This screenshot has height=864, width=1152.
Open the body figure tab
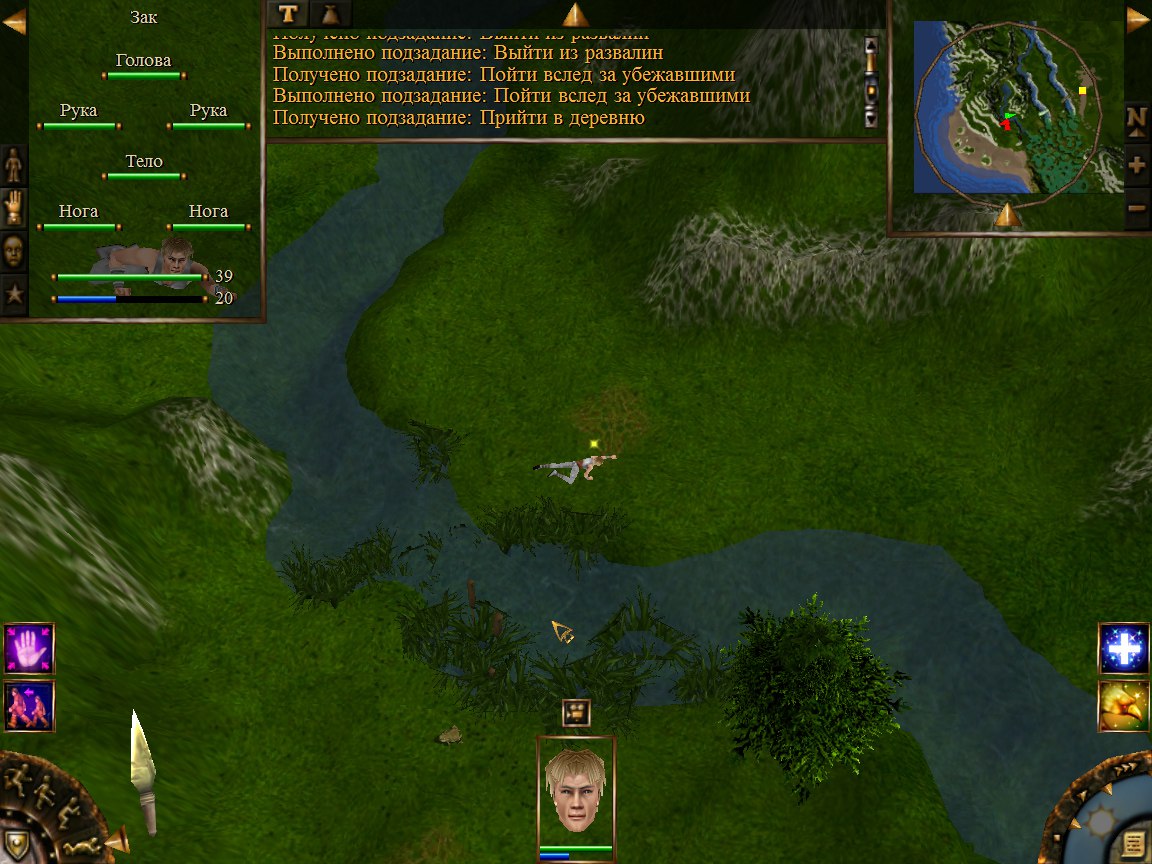point(14,164)
